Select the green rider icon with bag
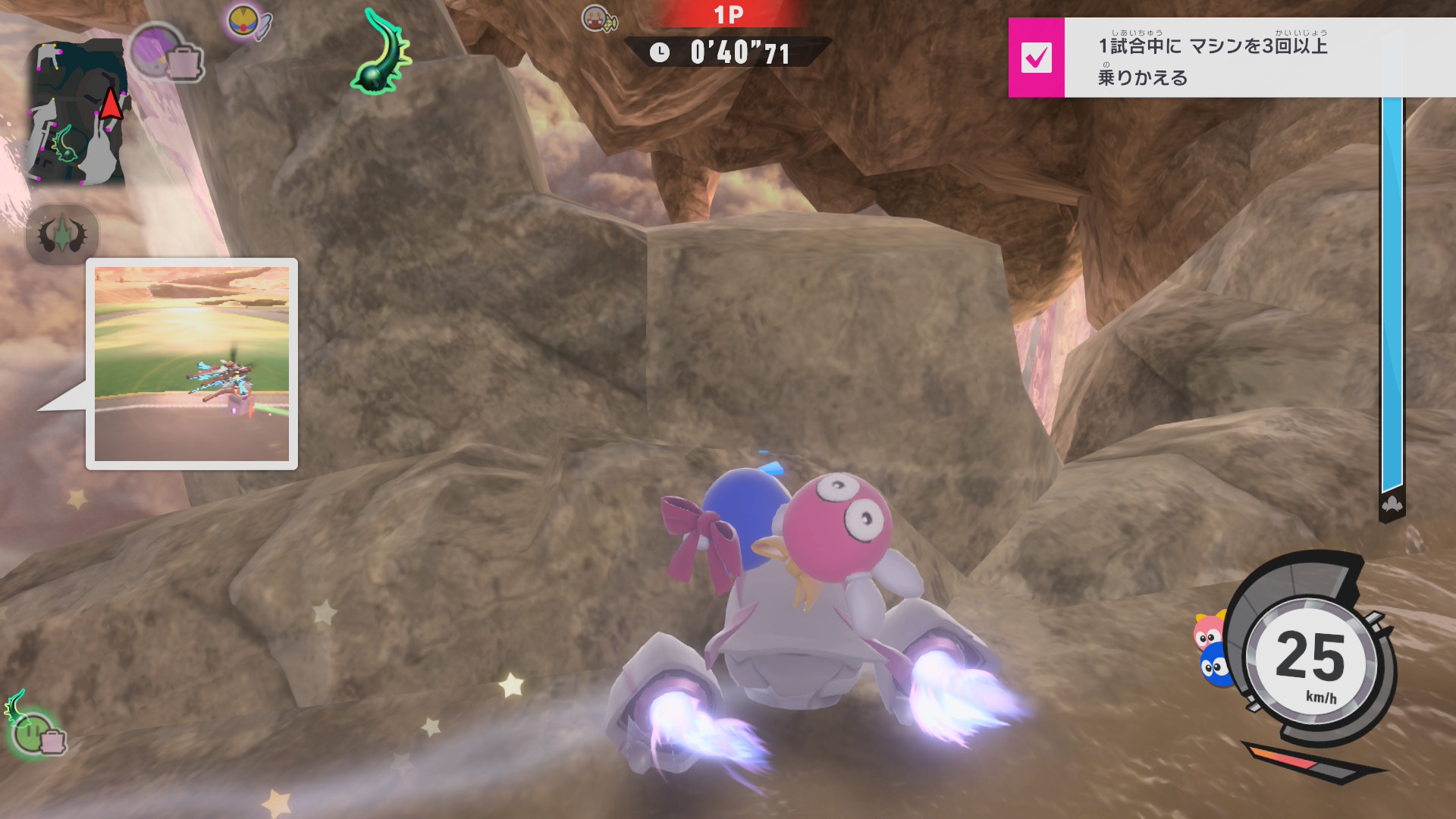 (x=36, y=728)
